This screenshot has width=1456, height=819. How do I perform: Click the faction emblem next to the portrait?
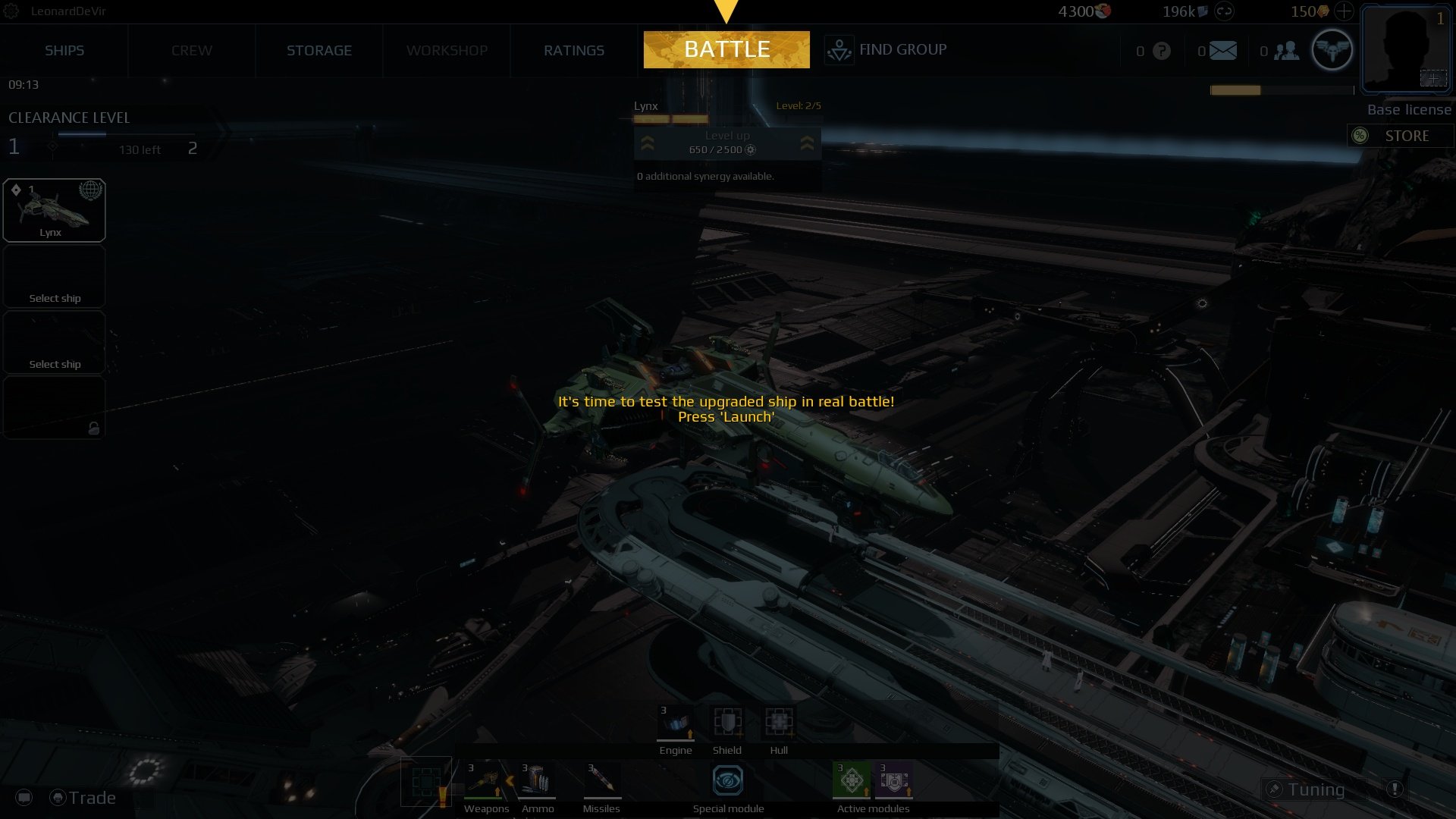tap(1332, 49)
